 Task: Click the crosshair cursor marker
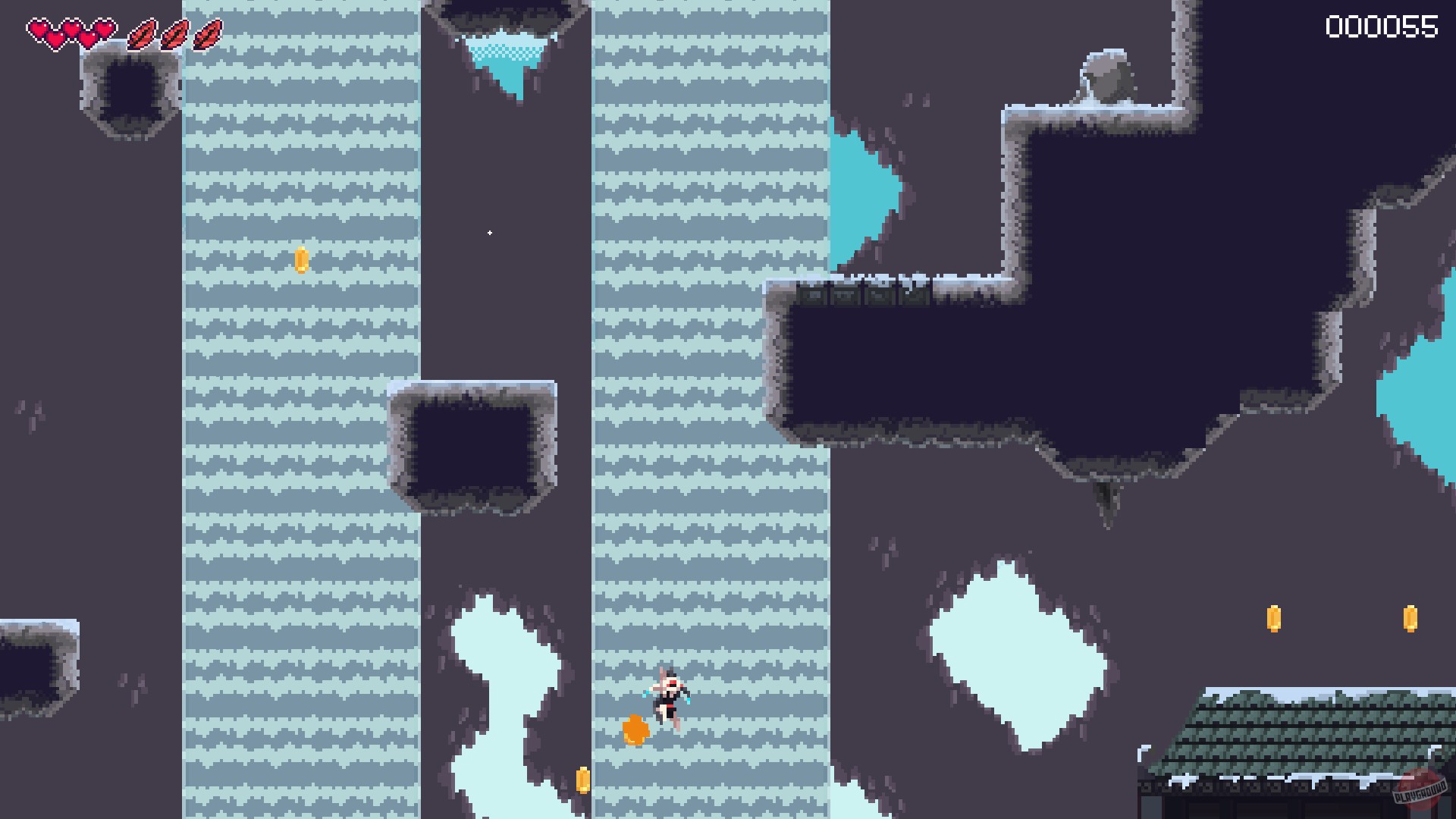(489, 233)
